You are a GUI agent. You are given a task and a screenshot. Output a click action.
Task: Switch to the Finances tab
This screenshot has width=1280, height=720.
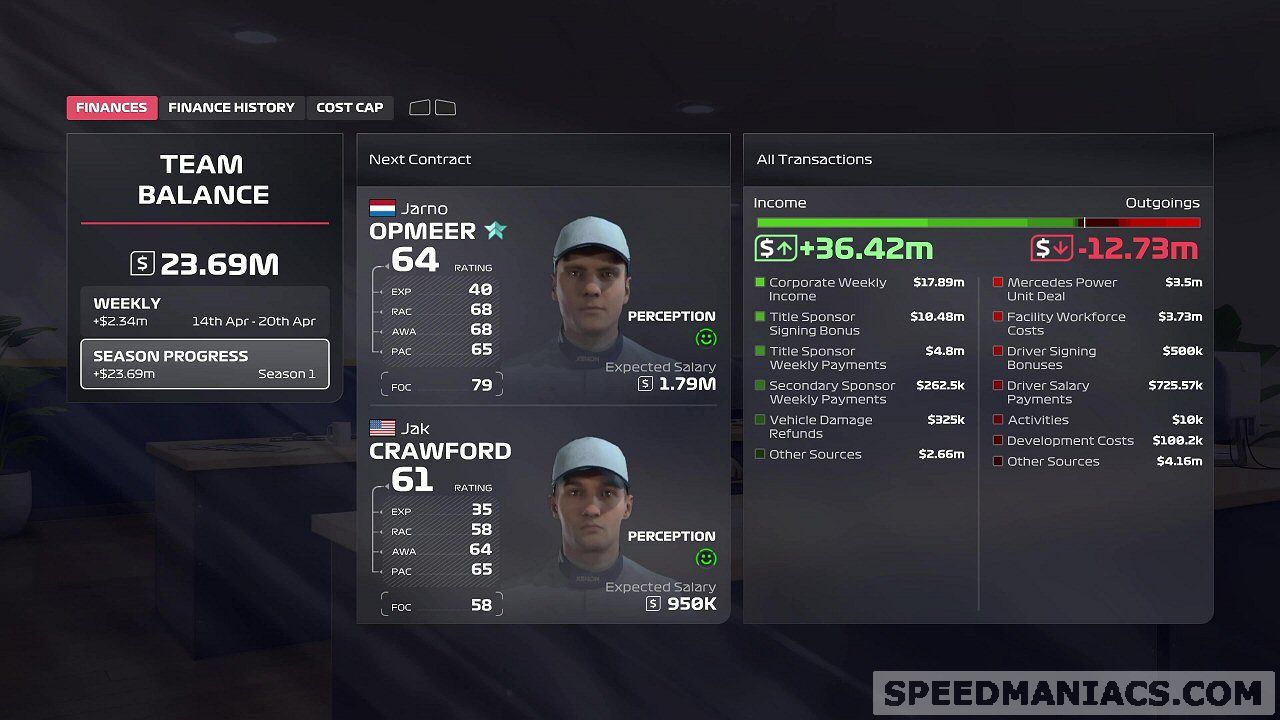(x=112, y=108)
